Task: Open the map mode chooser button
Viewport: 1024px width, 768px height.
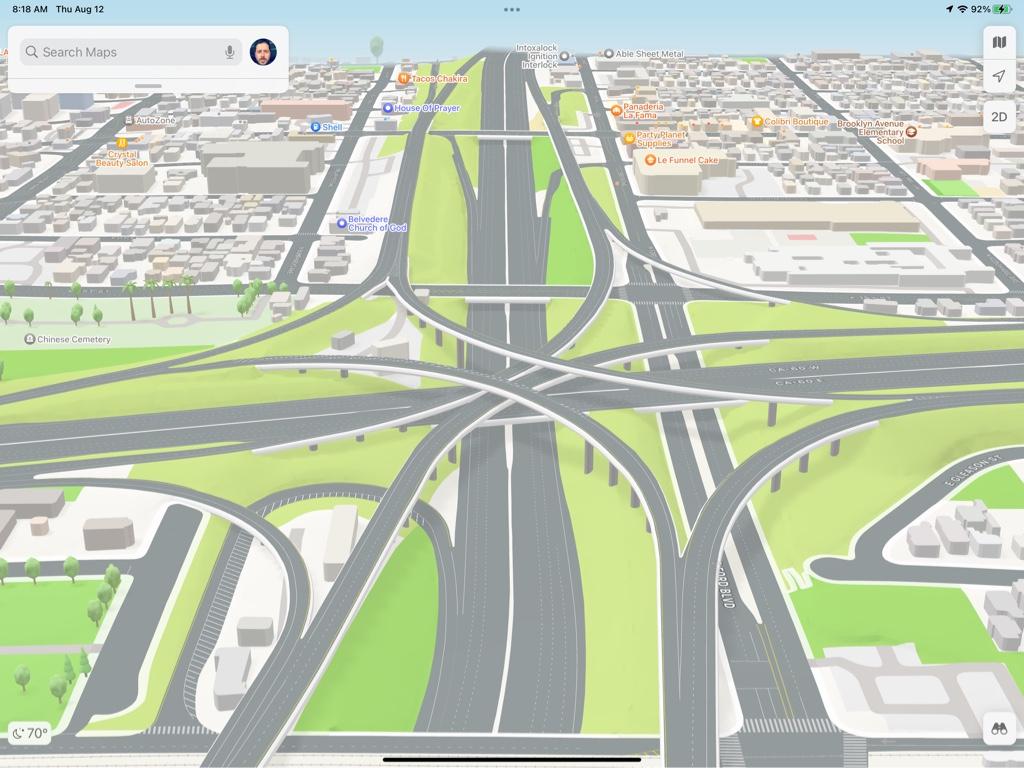Action: pyautogui.click(x=999, y=42)
